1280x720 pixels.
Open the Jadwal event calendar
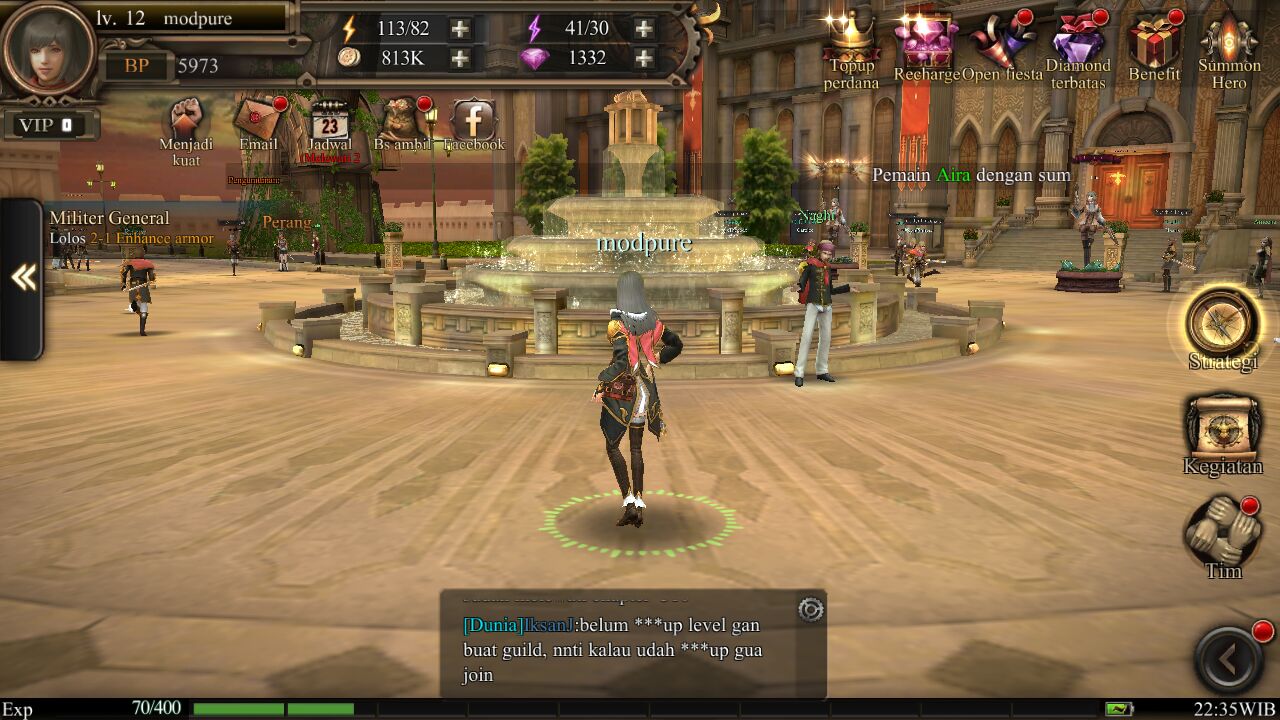pos(331,120)
